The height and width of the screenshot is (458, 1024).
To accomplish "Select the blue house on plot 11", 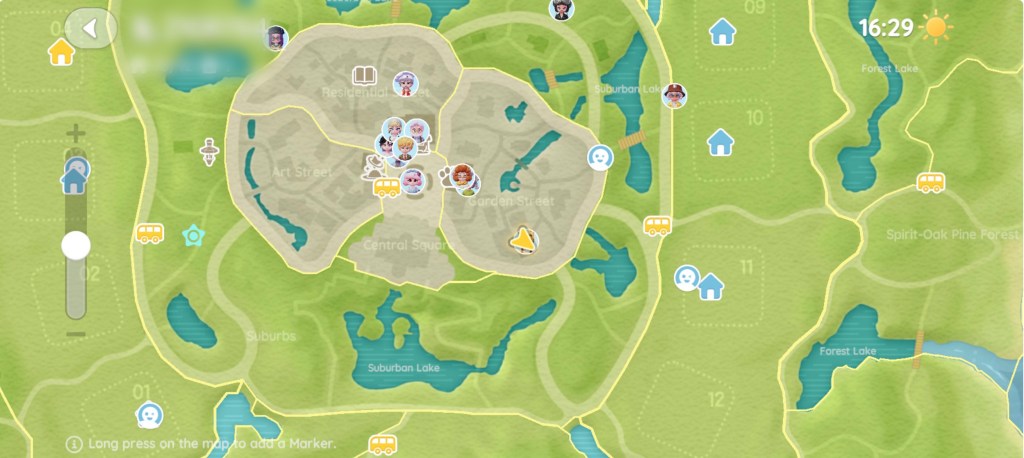I will pyautogui.click(x=711, y=287).
